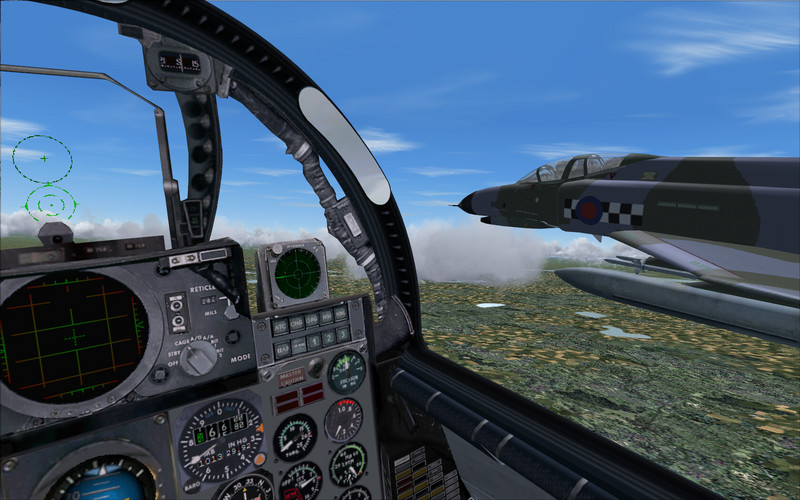Open the ATC panel button
Viewport: 800px width, 500px height.
tap(280, 326)
